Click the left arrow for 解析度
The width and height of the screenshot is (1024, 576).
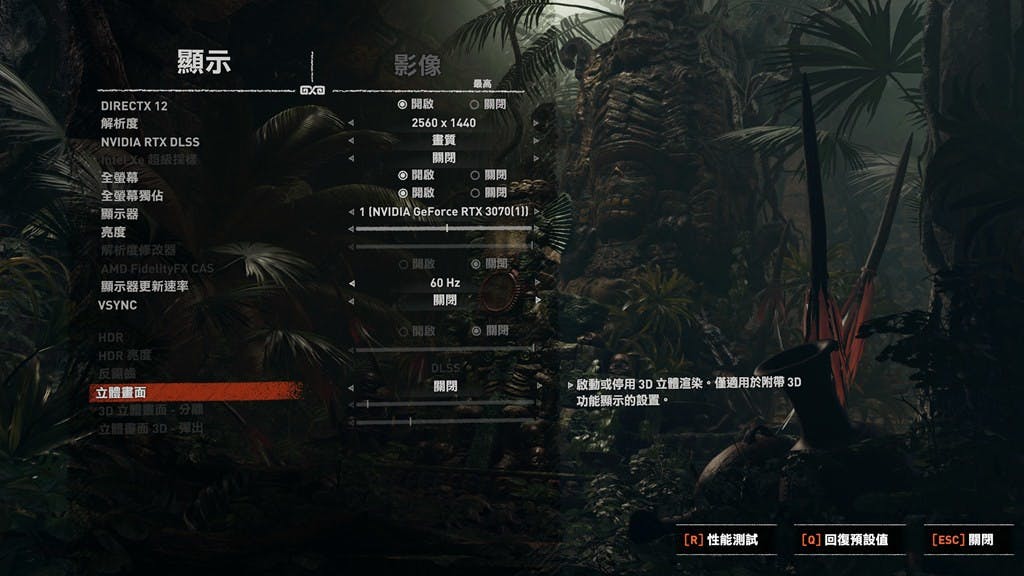tap(350, 123)
